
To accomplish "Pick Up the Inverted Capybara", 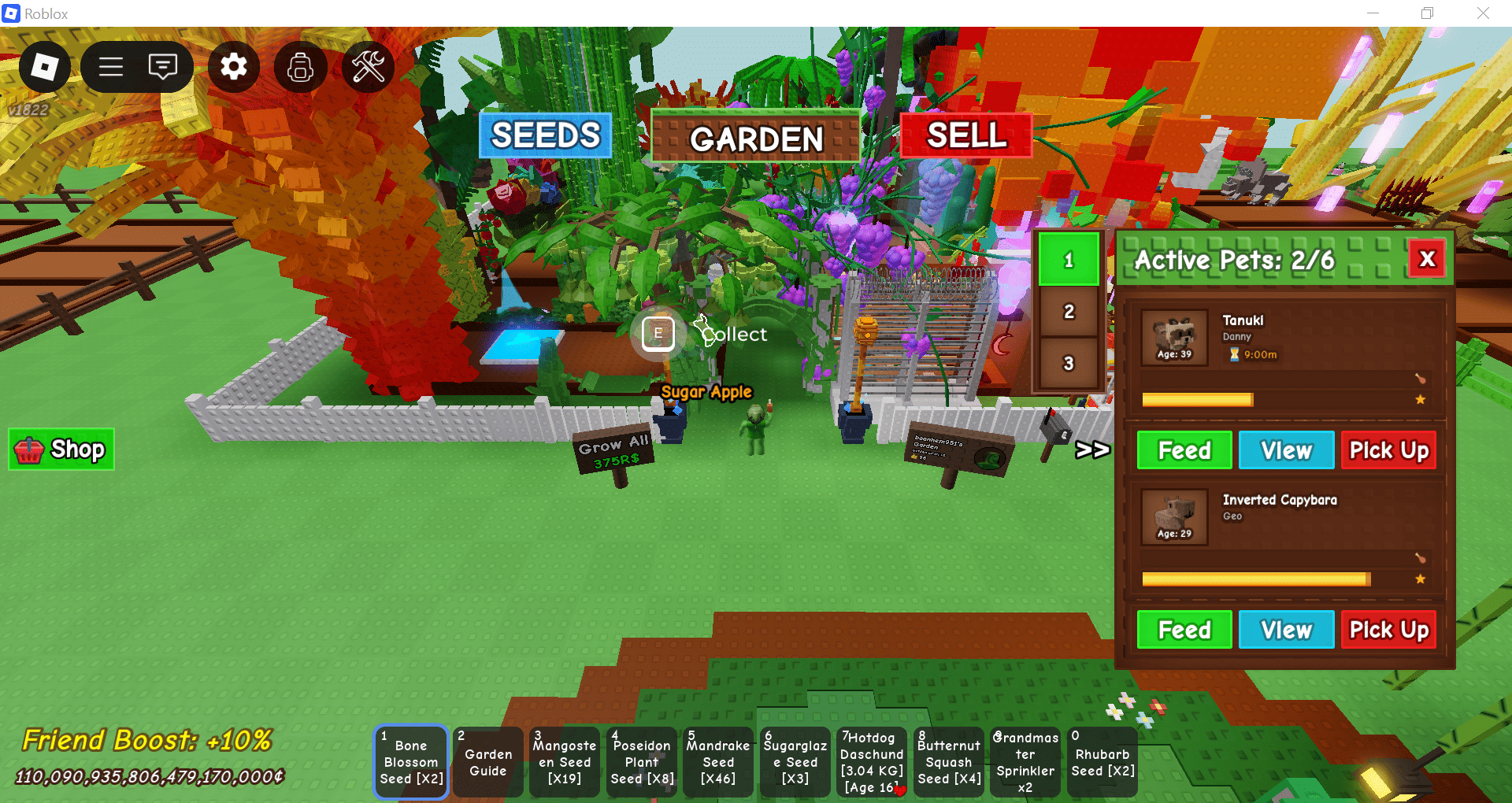I will coord(1388,630).
